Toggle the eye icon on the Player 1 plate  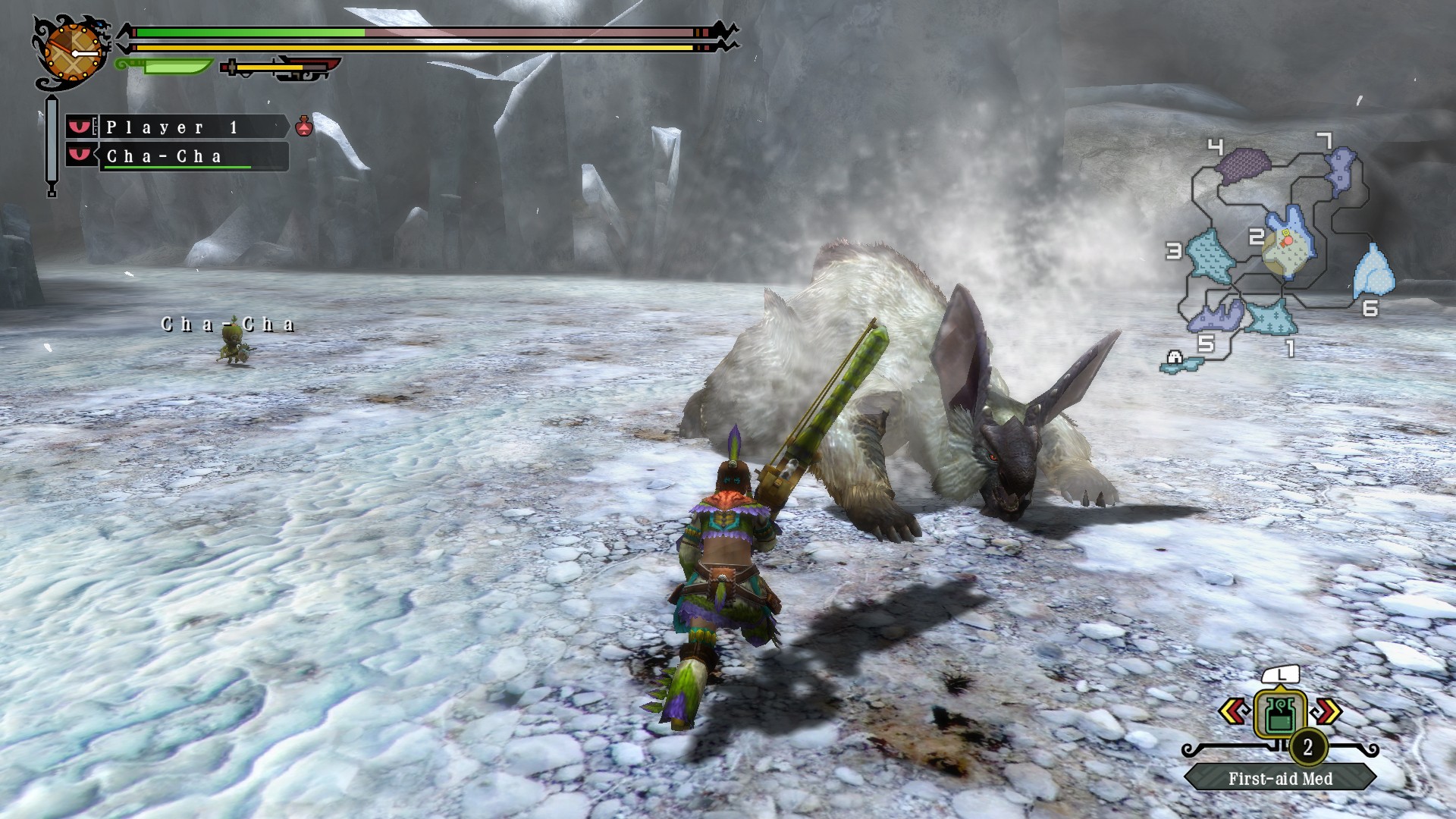[x=79, y=127]
